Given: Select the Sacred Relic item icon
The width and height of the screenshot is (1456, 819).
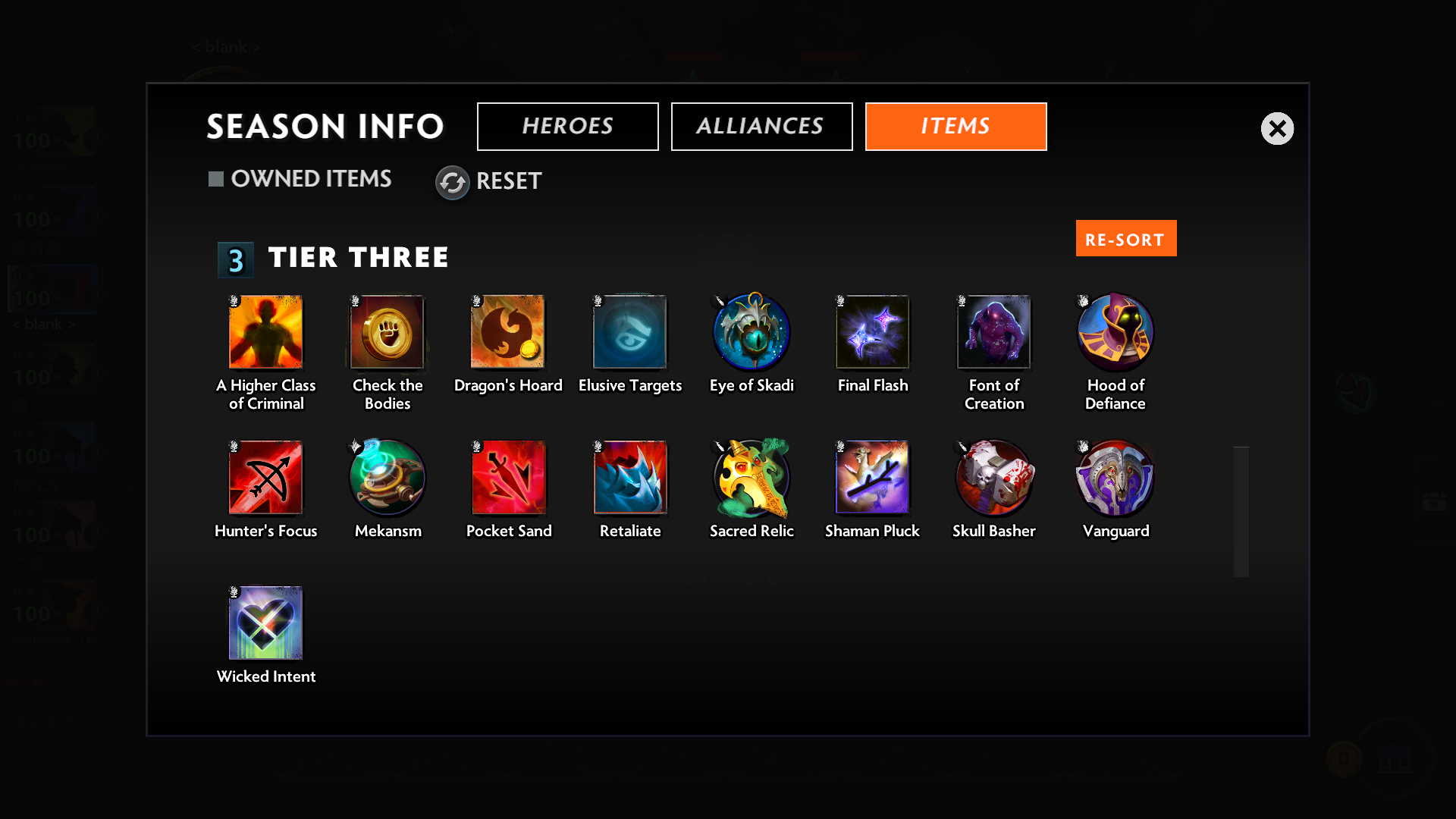Looking at the screenshot, I should click(751, 478).
